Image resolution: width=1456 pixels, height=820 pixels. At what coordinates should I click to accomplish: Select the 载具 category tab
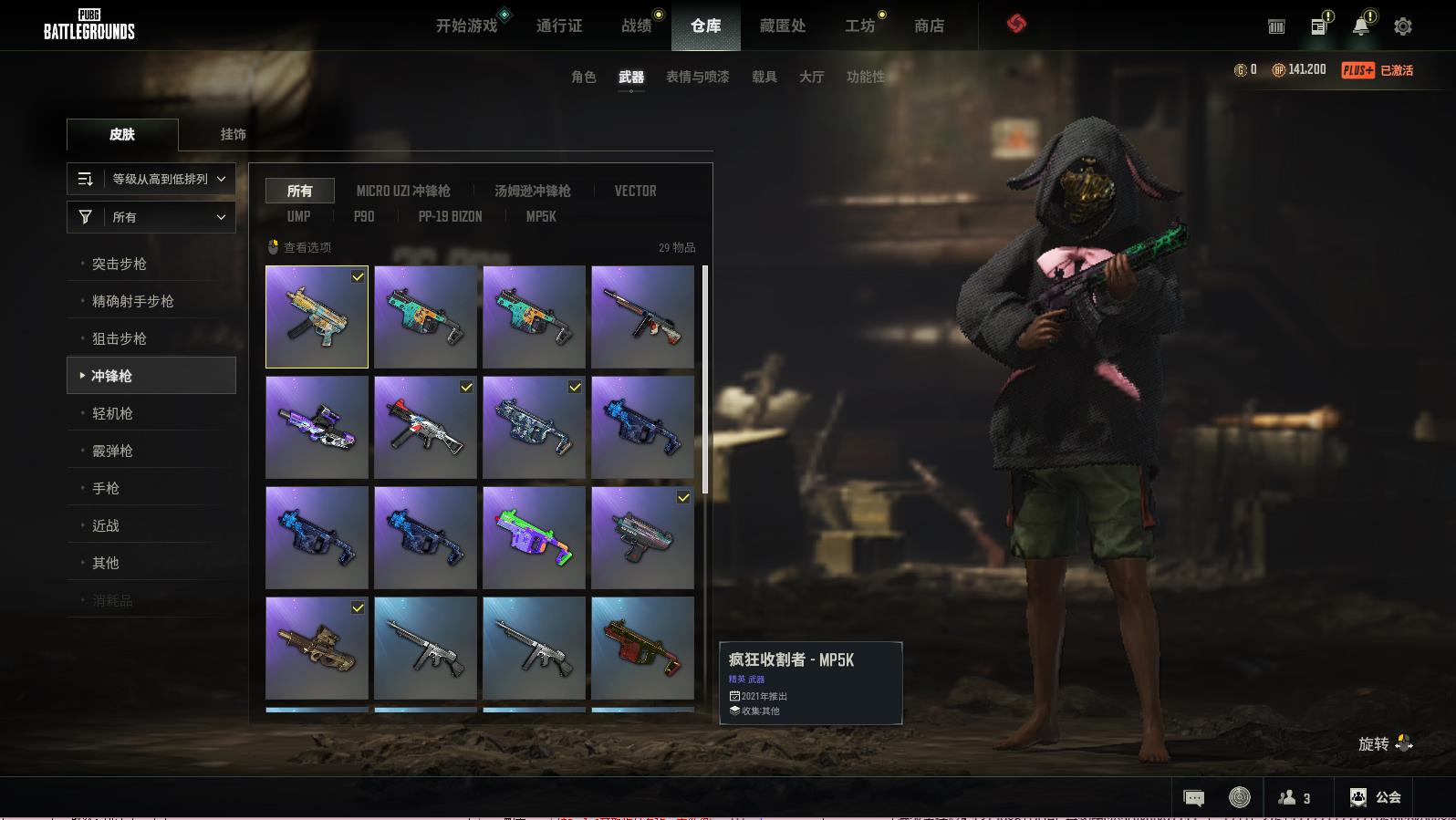764,77
